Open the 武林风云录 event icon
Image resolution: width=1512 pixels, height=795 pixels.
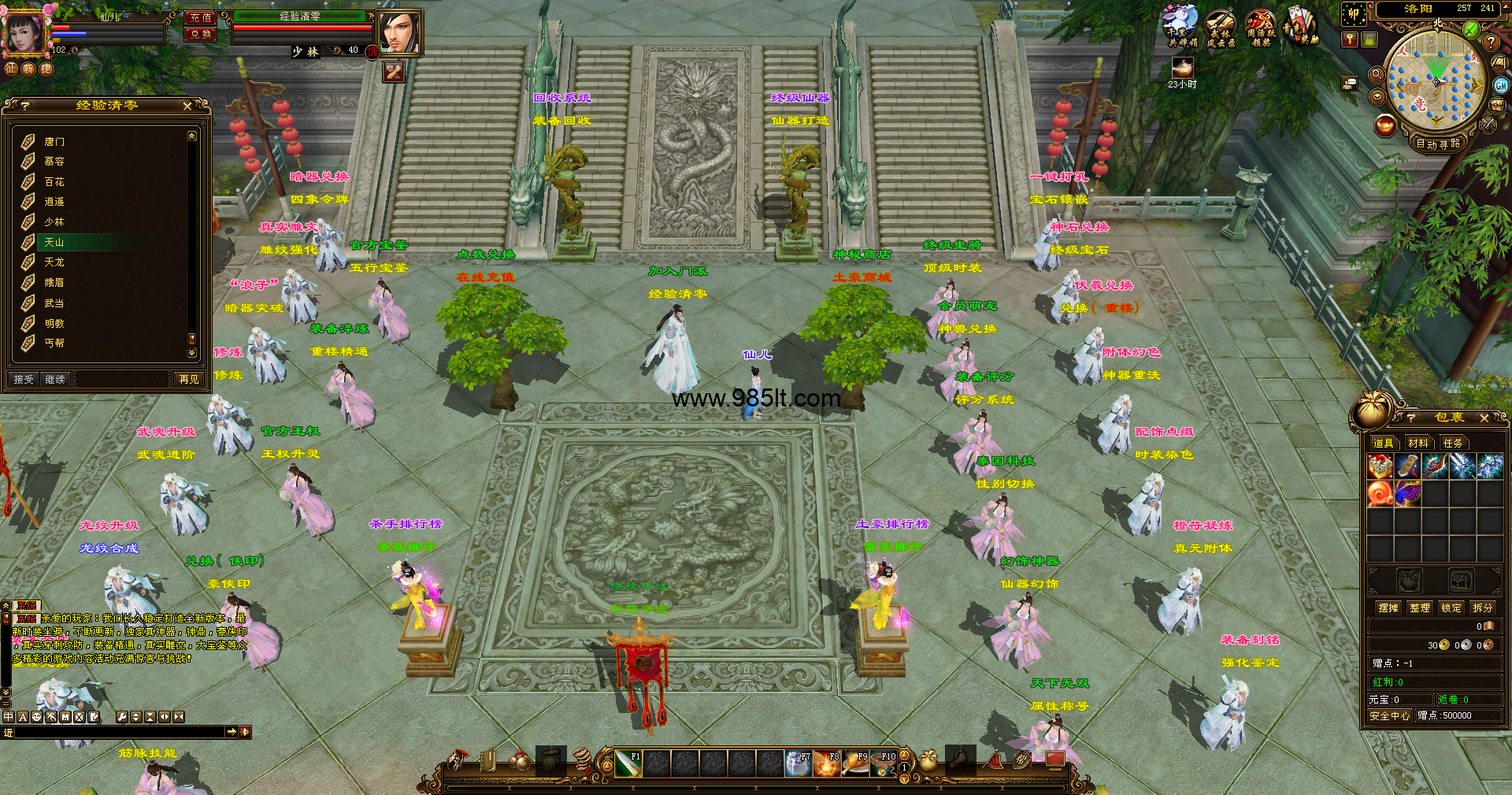coord(1221,28)
